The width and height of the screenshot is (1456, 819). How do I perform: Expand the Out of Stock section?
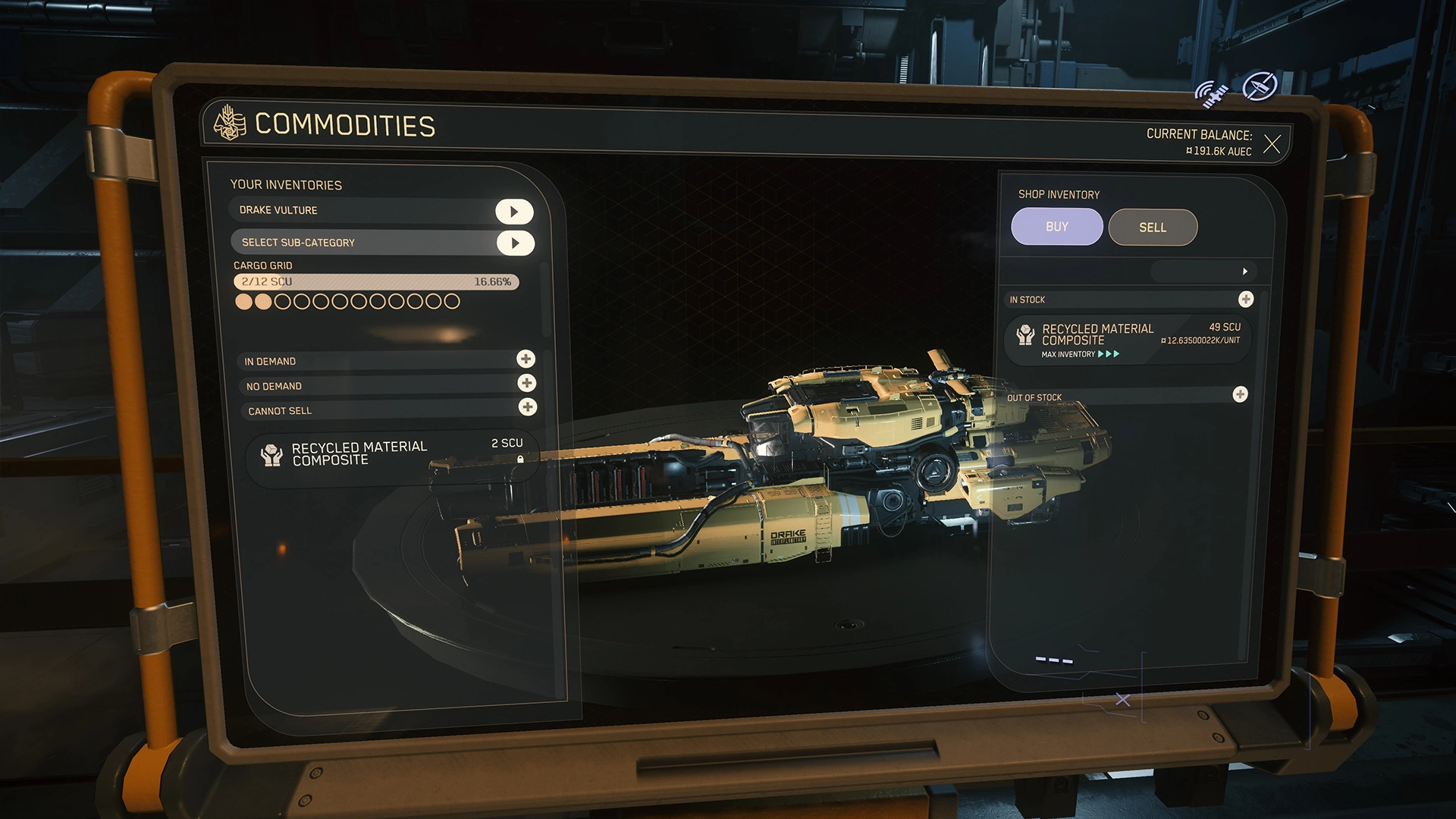pos(1240,394)
